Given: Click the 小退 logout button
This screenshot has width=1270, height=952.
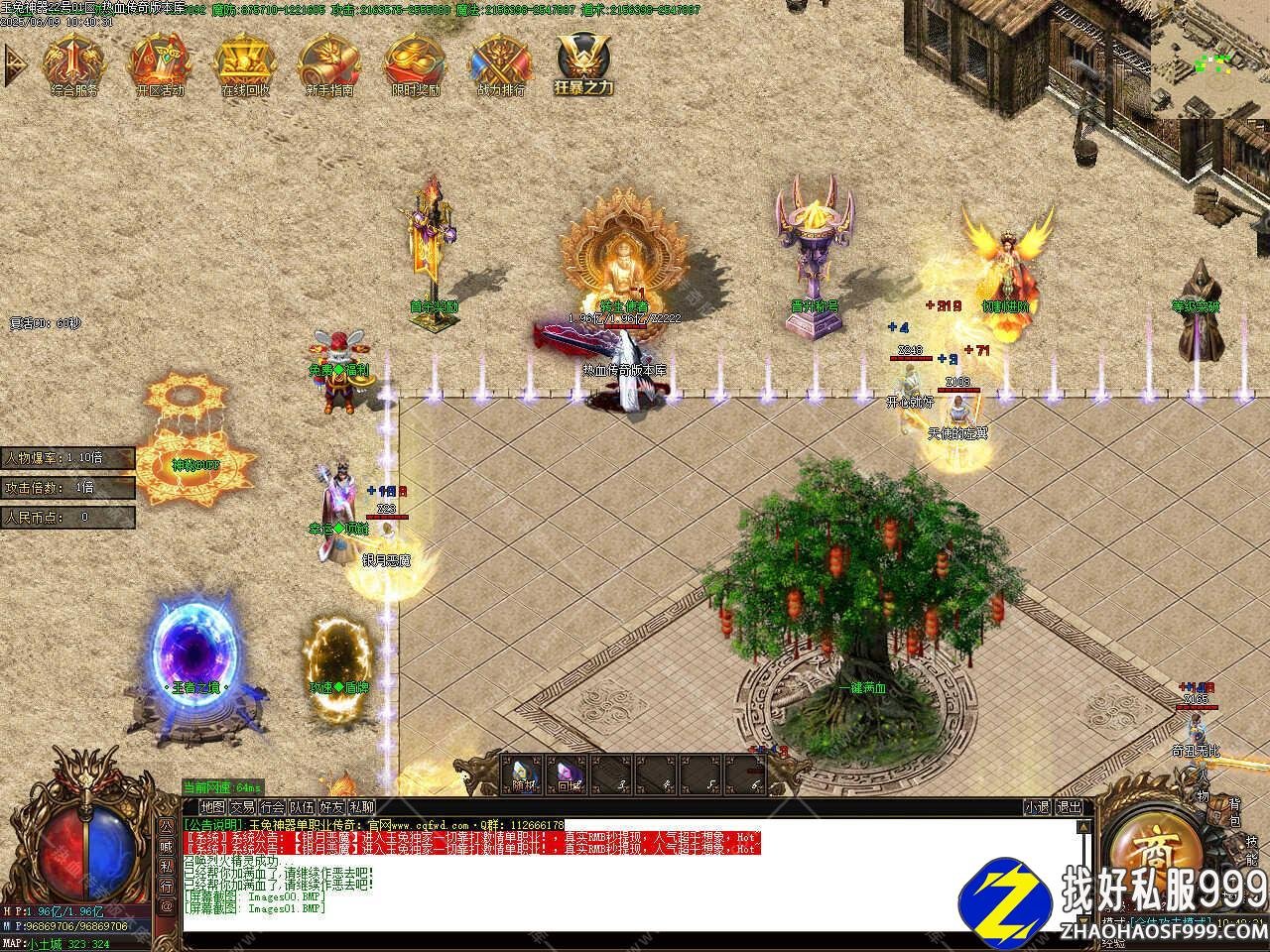Looking at the screenshot, I should 1037,807.
